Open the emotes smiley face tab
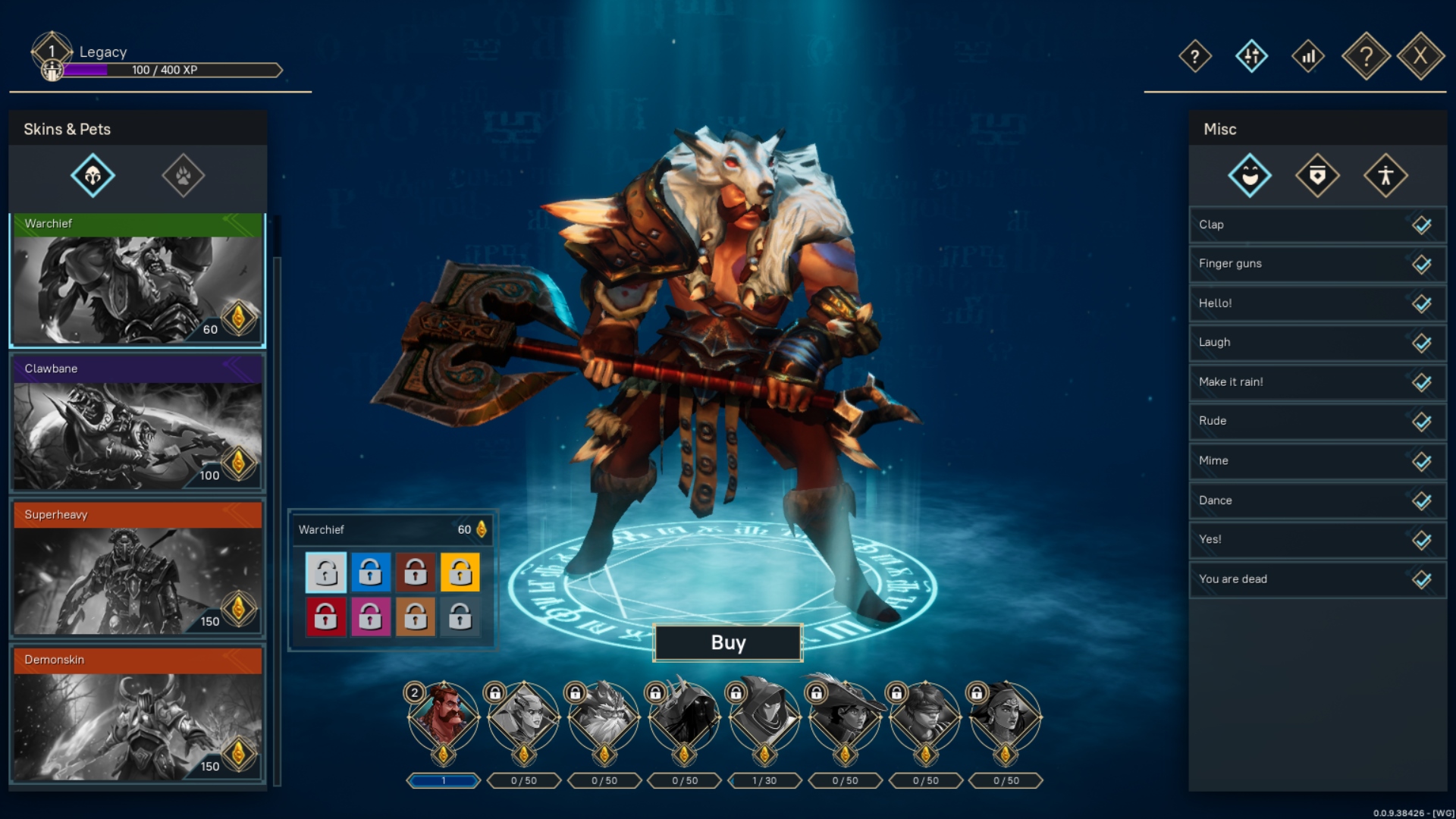1456x819 pixels. [1250, 176]
